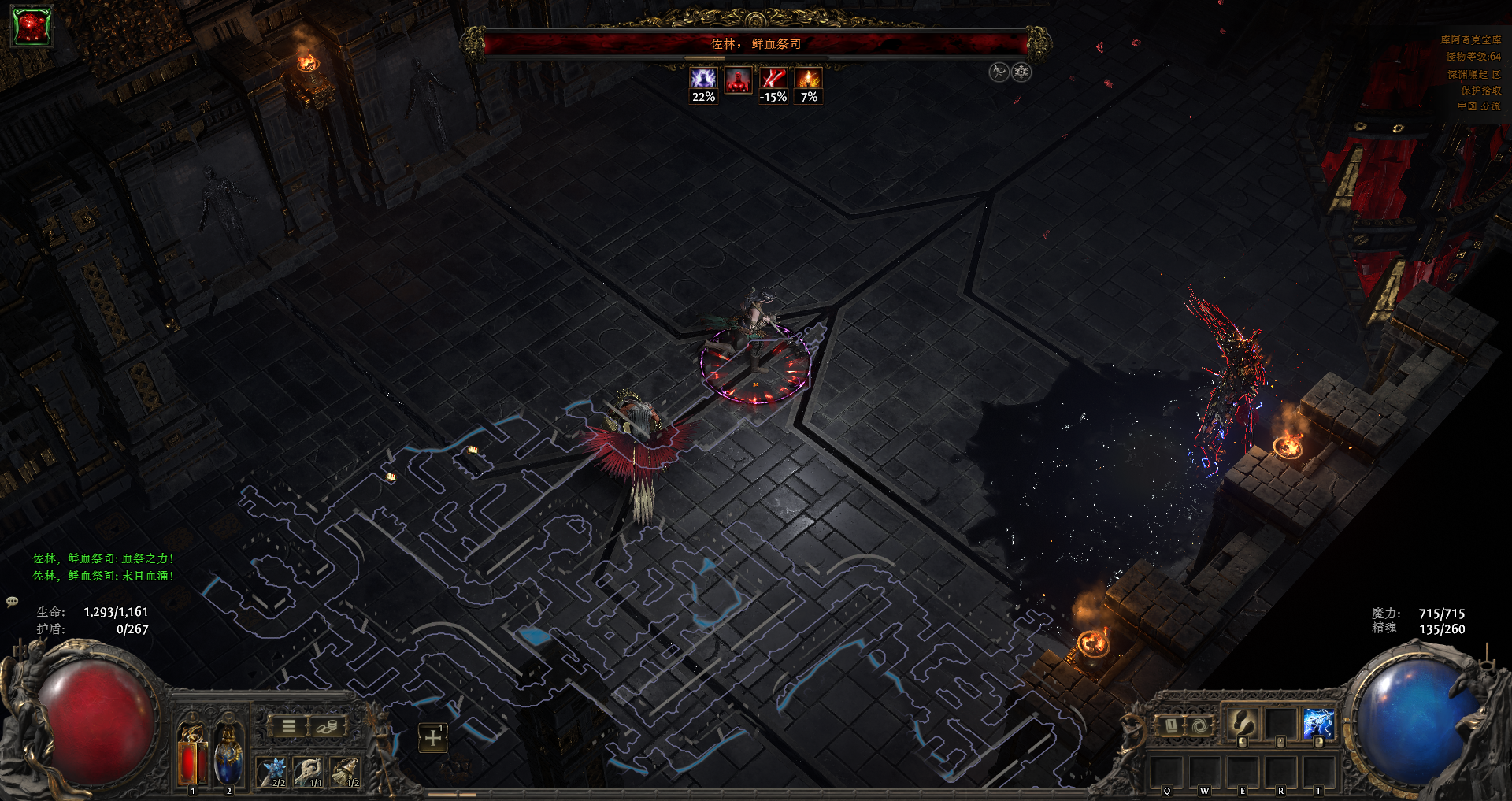Click the boss's snowflake modifier icon
Viewport: 1512px width, 801px height.
[1021, 72]
